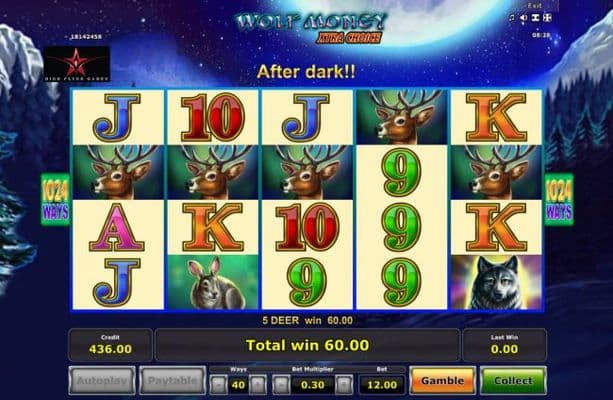
Task: Click the Exit label
Action: pos(534,6)
